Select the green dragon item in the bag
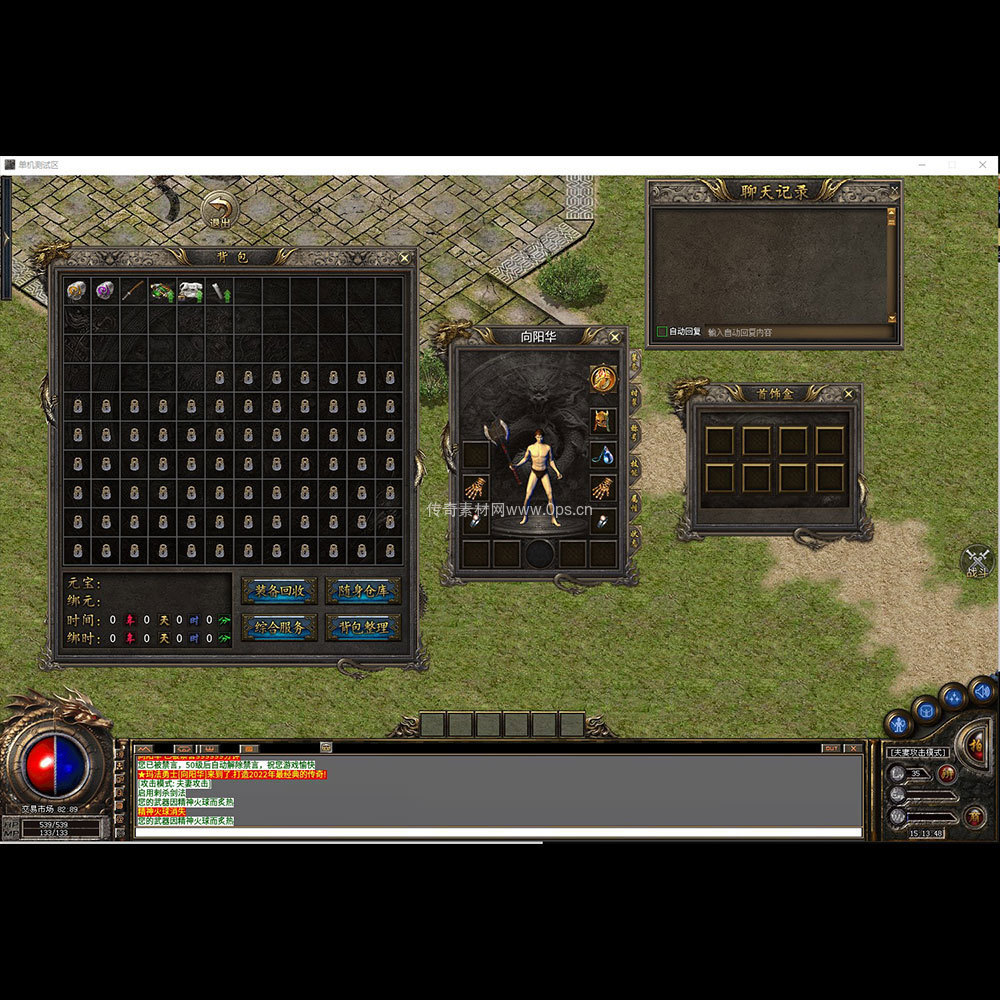Viewport: 1000px width, 1000px height. coord(162,291)
